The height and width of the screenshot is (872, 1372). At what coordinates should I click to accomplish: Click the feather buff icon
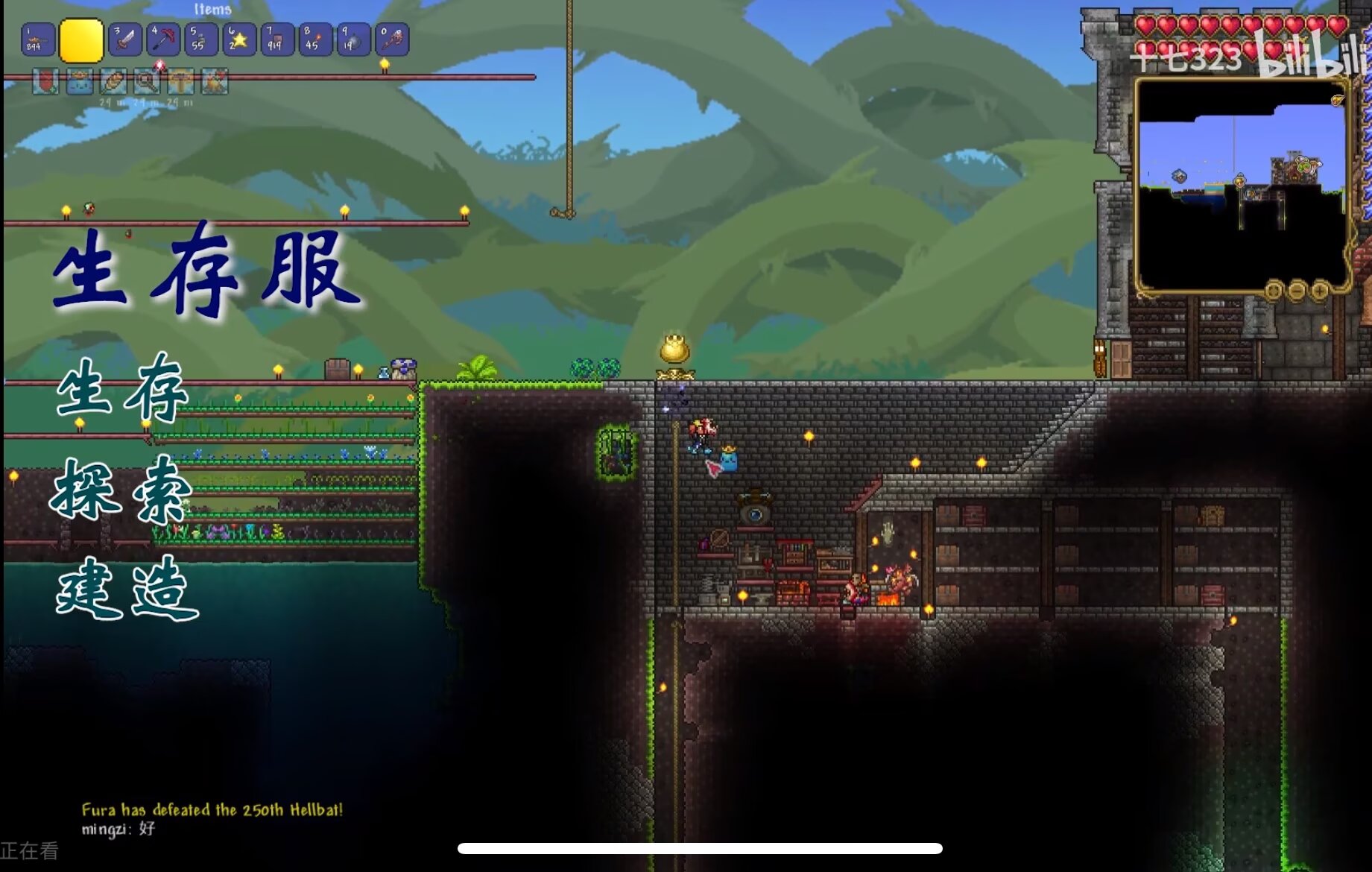pyautogui.click(x=113, y=81)
